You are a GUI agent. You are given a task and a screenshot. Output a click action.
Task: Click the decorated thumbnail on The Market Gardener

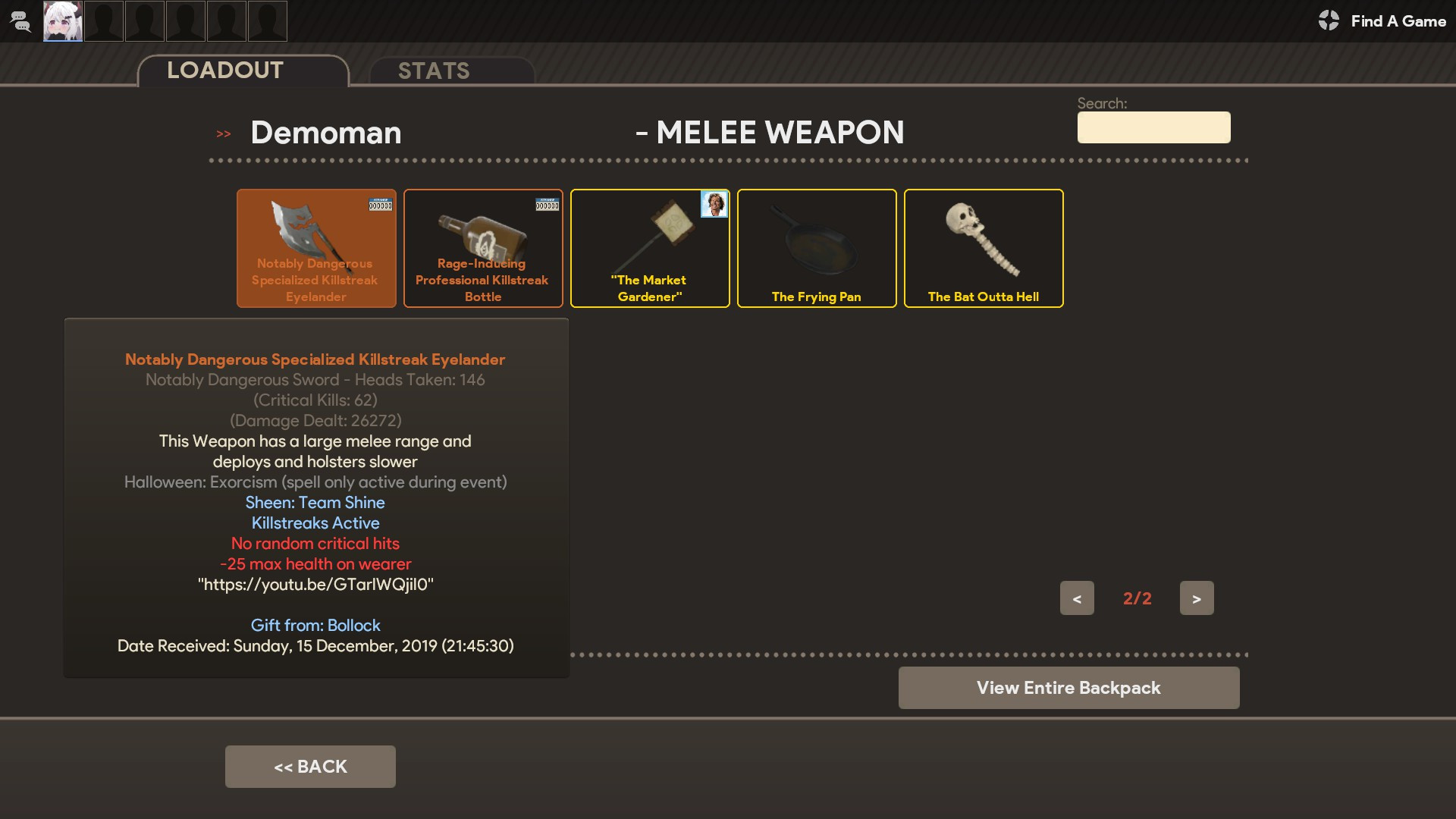tap(714, 204)
